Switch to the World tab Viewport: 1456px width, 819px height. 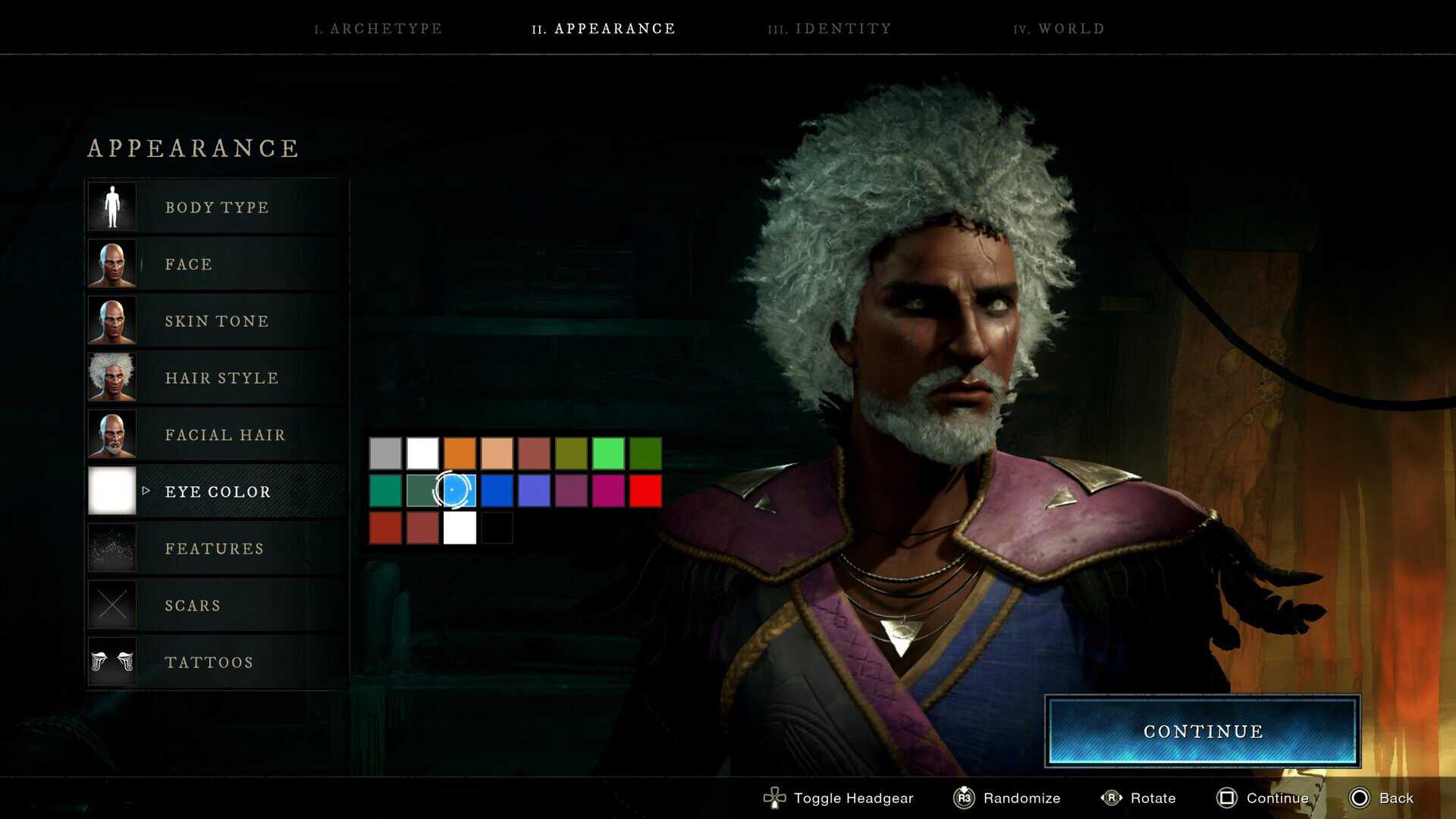(1059, 29)
